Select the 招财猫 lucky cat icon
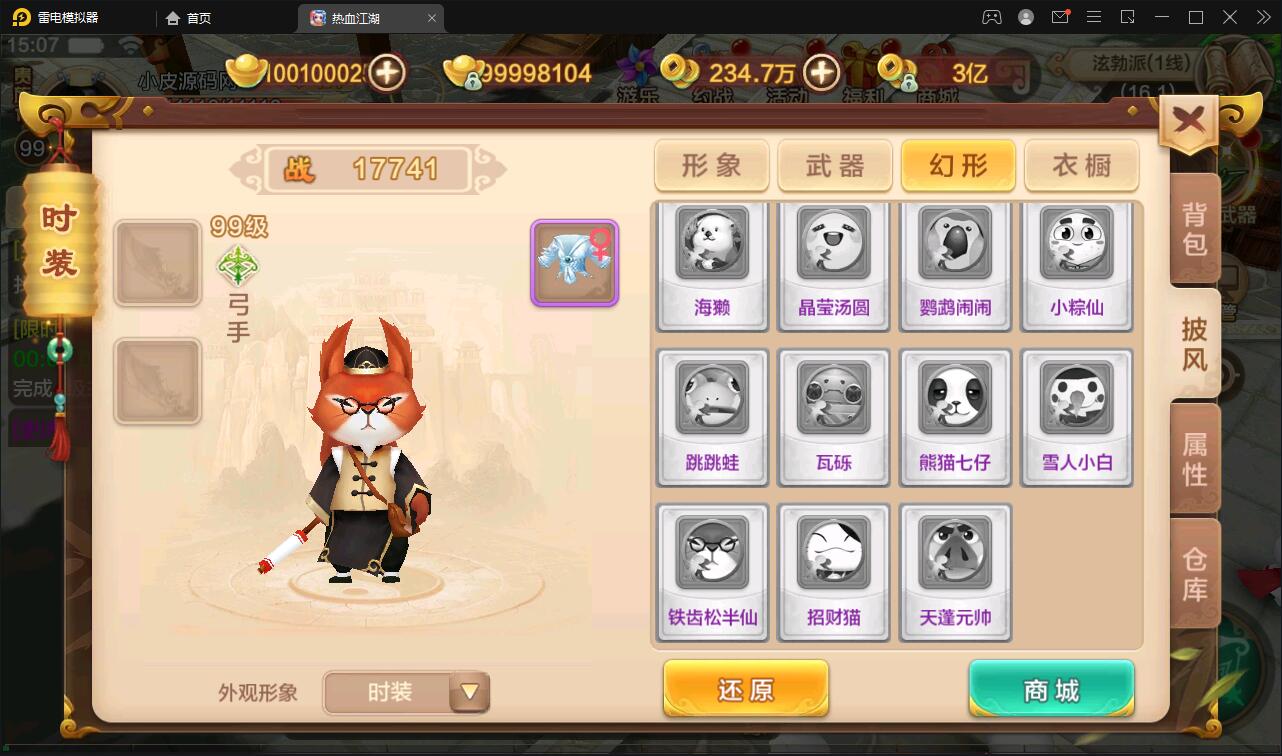 click(834, 555)
